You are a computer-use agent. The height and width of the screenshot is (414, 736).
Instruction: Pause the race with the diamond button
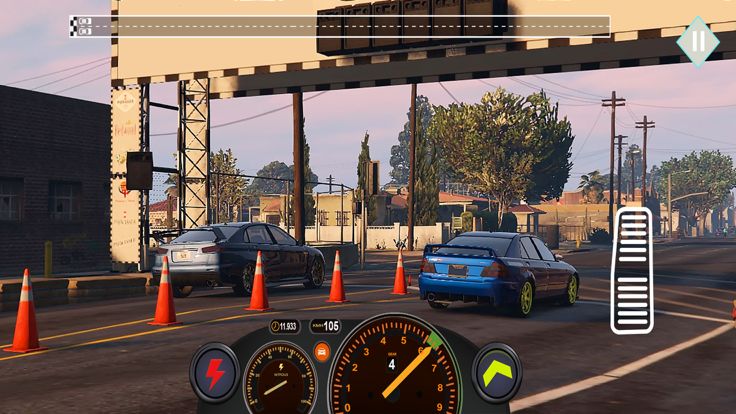pyautogui.click(x=697, y=41)
